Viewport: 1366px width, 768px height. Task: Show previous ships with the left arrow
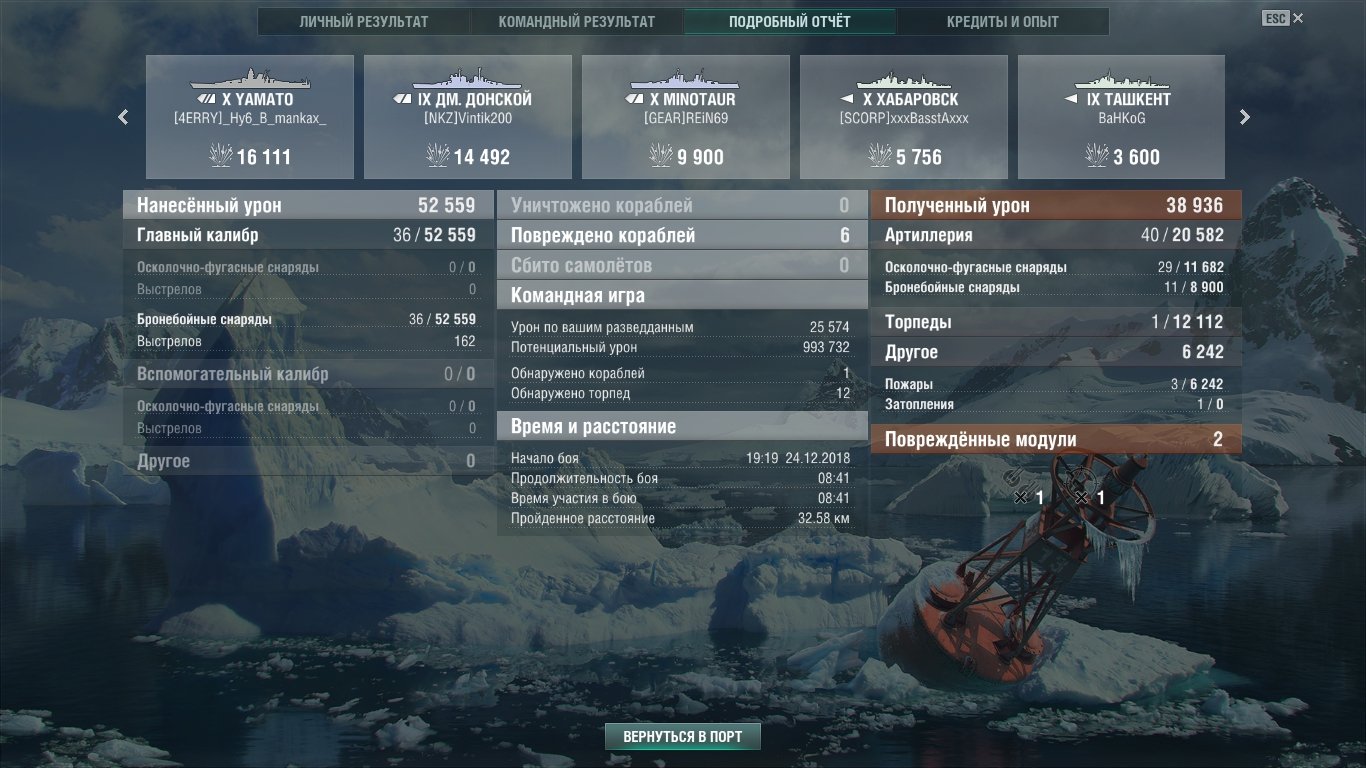tap(123, 117)
